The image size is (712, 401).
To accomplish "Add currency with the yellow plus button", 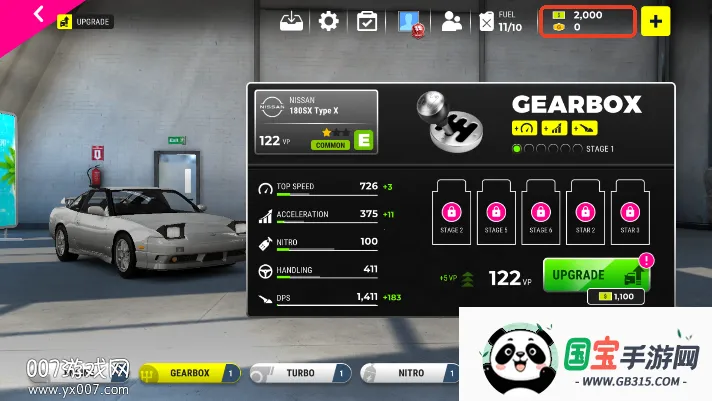I will coord(656,21).
